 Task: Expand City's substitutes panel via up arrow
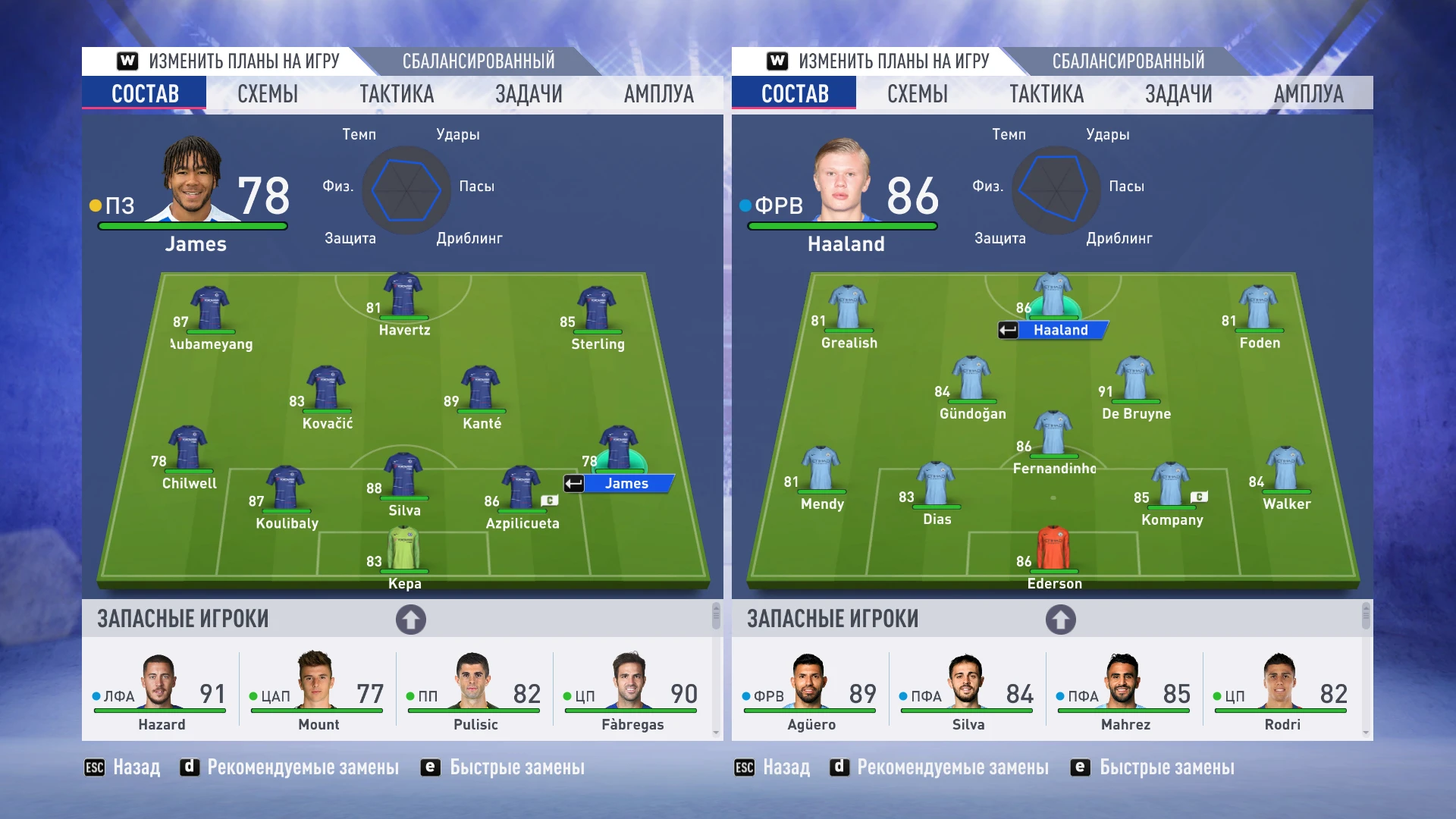tap(1059, 619)
